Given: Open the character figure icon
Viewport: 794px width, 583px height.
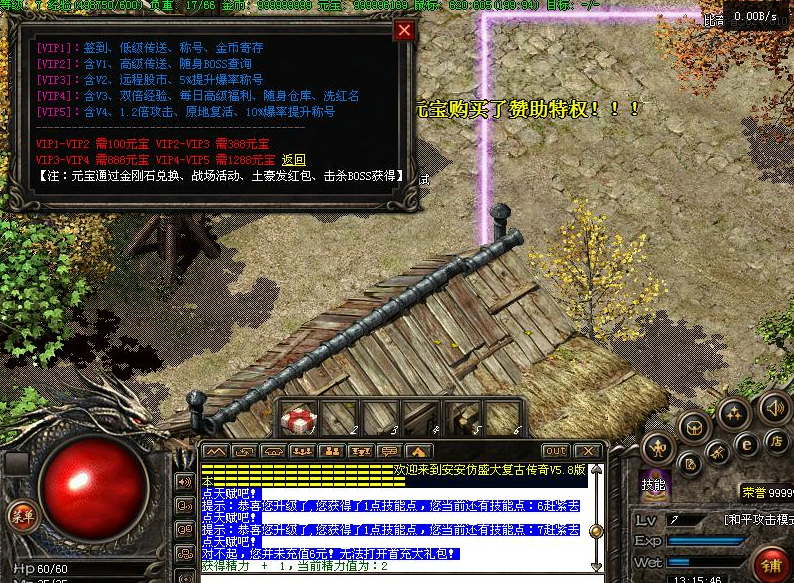Looking at the screenshot, I should coord(657,447).
